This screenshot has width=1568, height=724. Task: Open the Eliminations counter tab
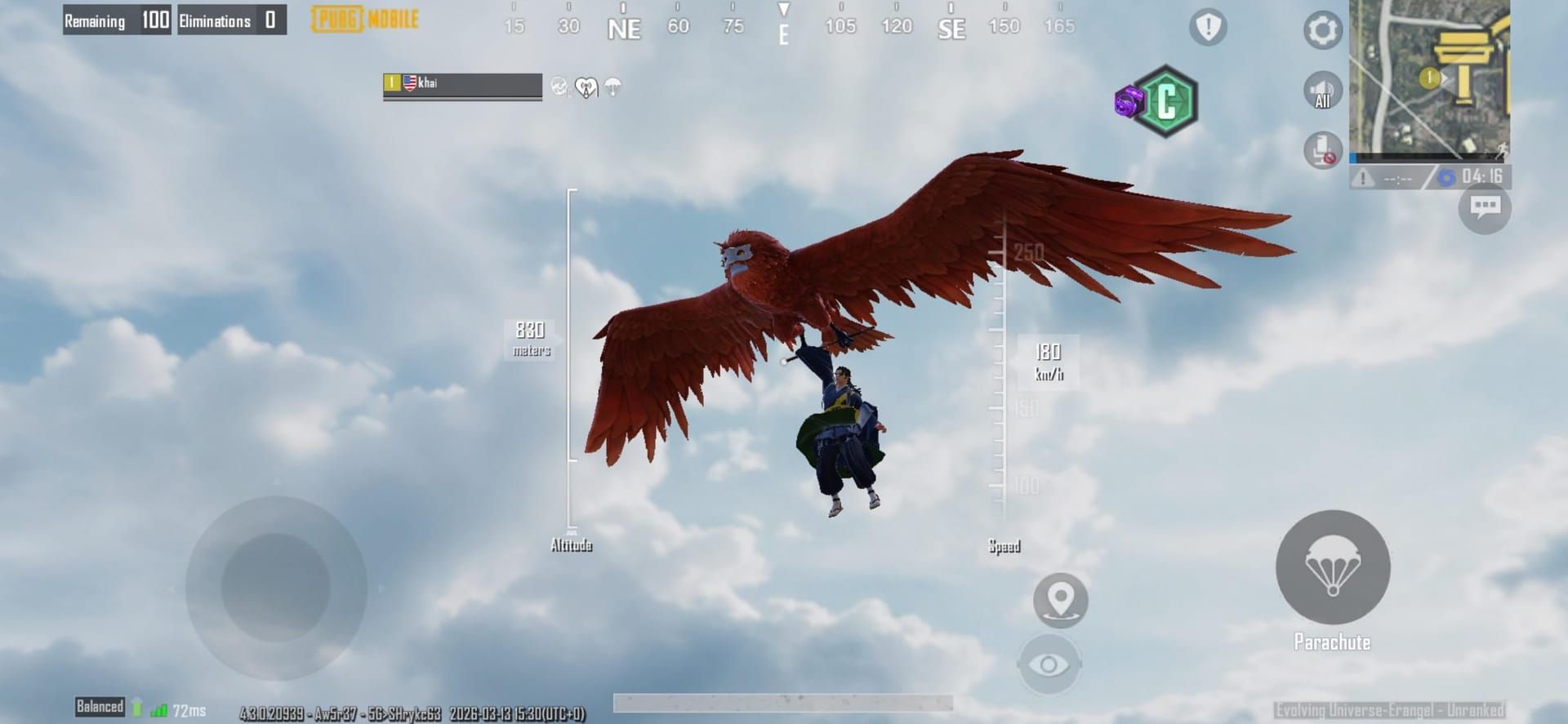(x=231, y=20)
